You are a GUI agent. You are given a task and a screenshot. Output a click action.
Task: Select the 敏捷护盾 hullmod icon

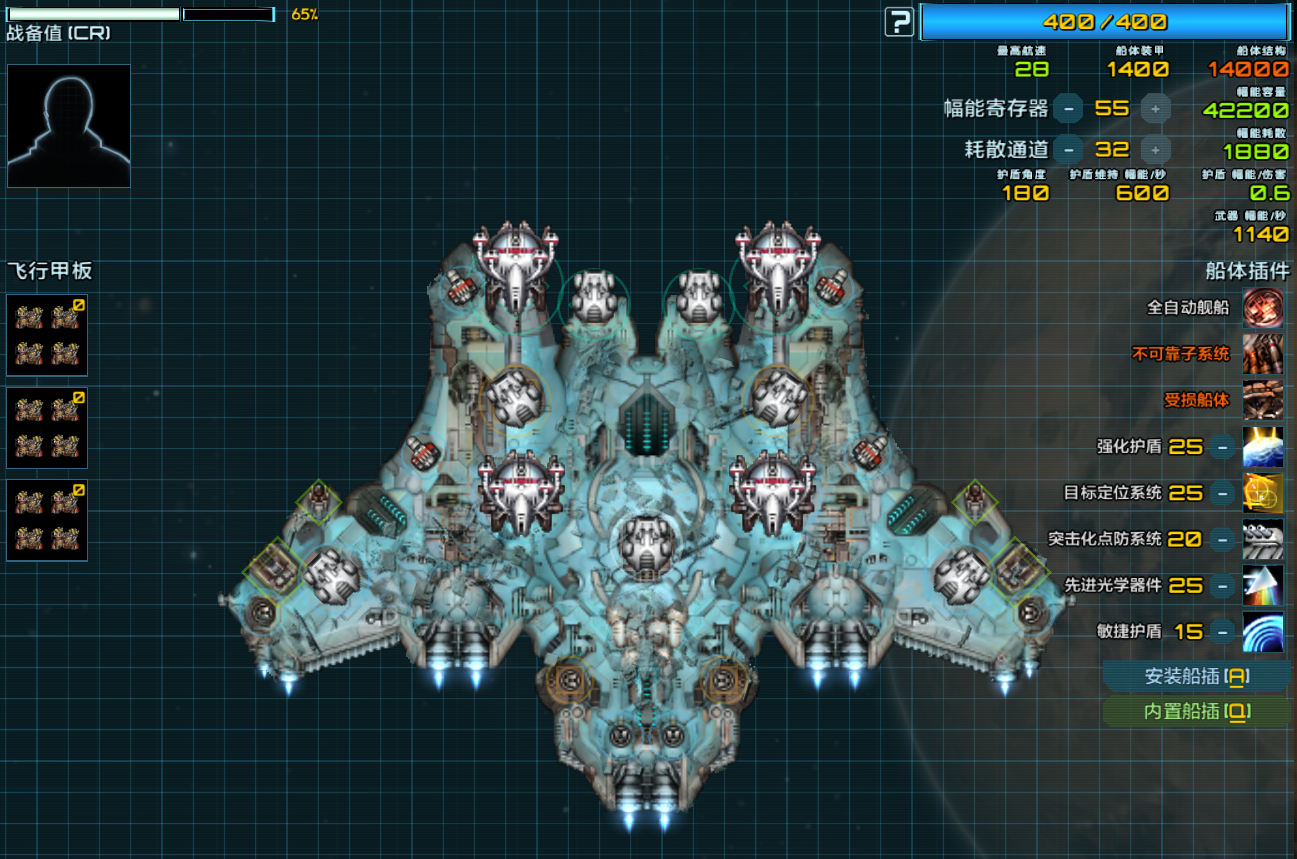pos(1263,632)
